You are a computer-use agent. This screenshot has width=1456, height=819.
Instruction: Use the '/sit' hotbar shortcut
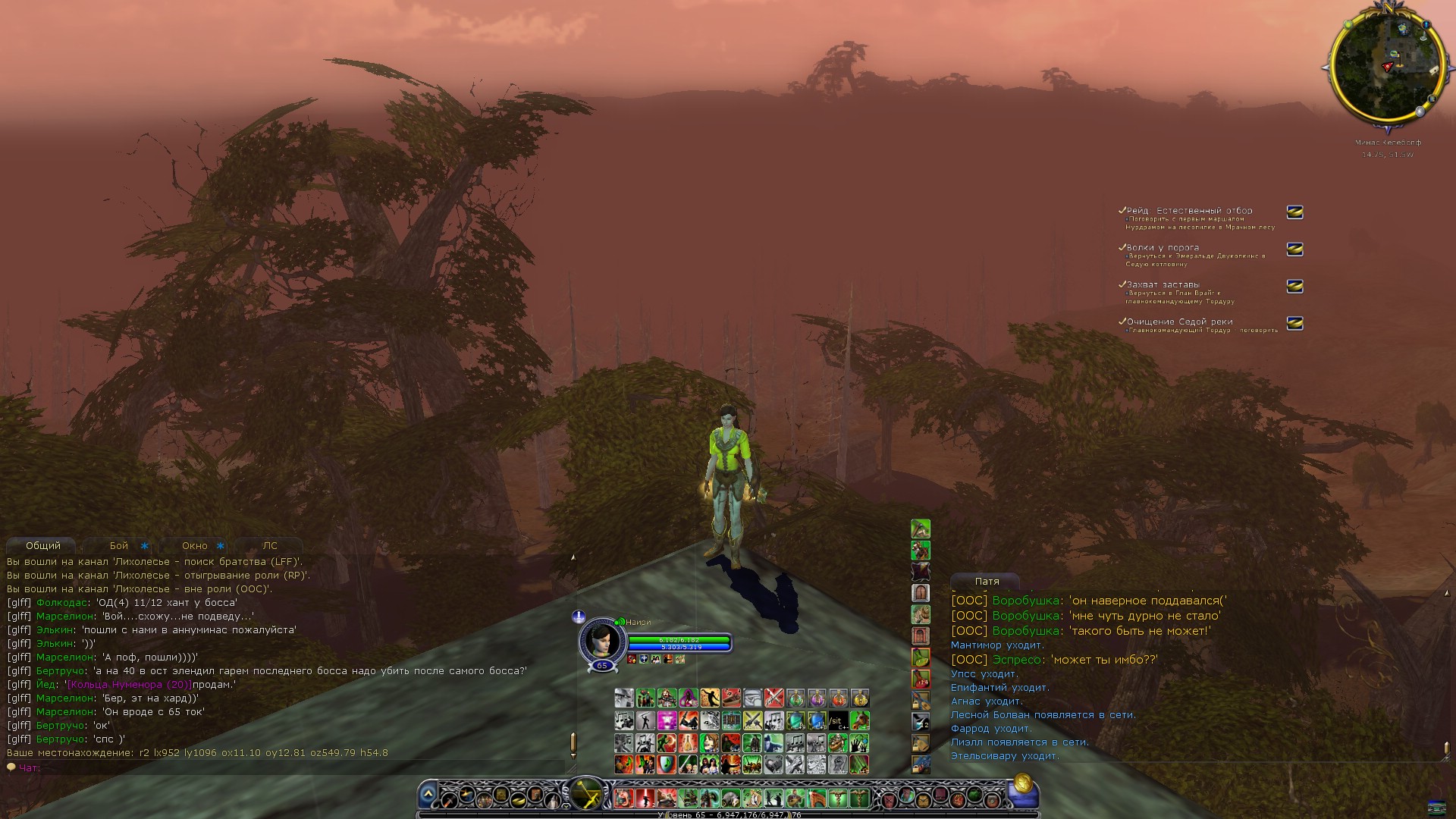point(837,720)
